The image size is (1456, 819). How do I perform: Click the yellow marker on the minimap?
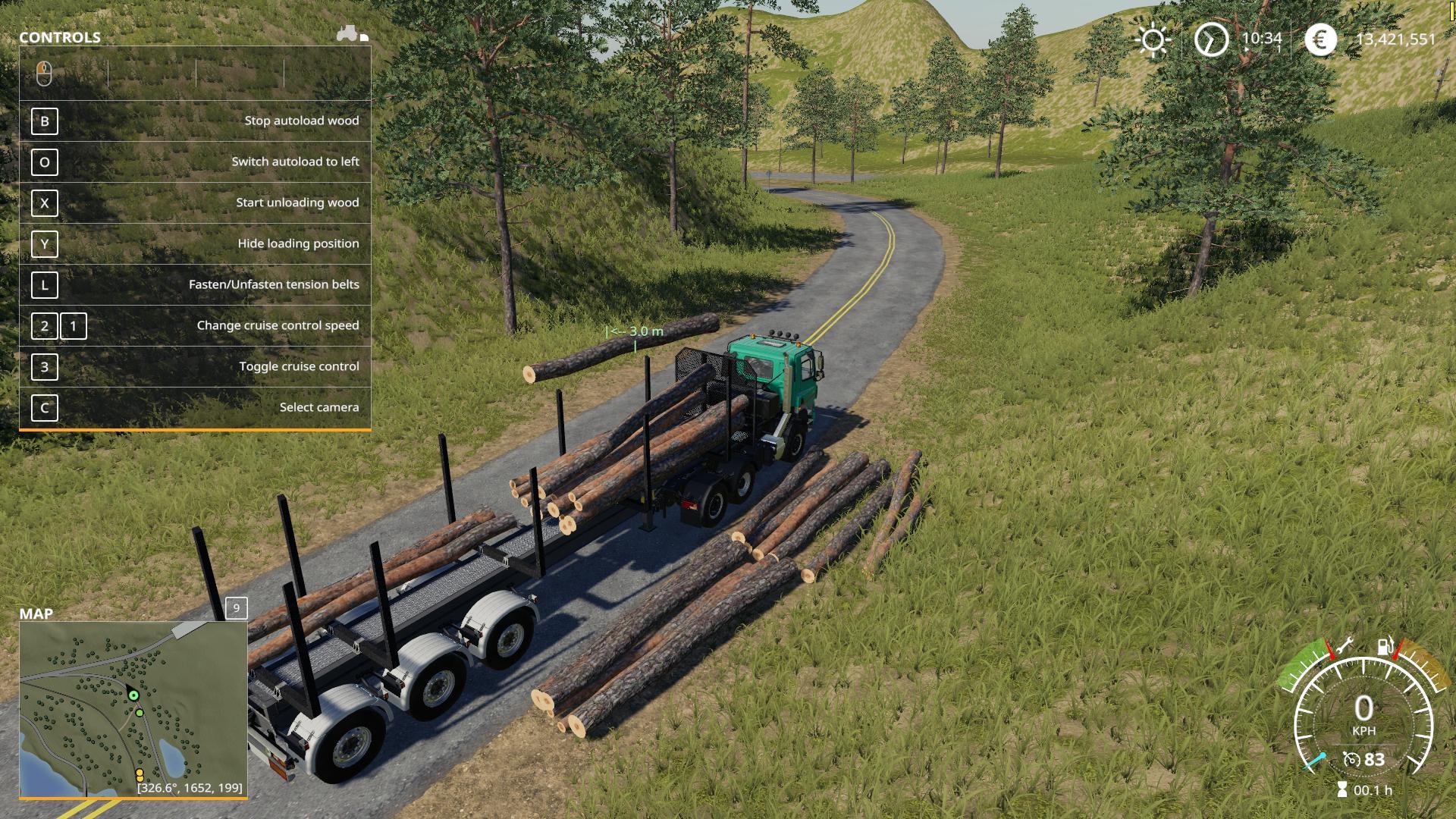tap(140, 774)
